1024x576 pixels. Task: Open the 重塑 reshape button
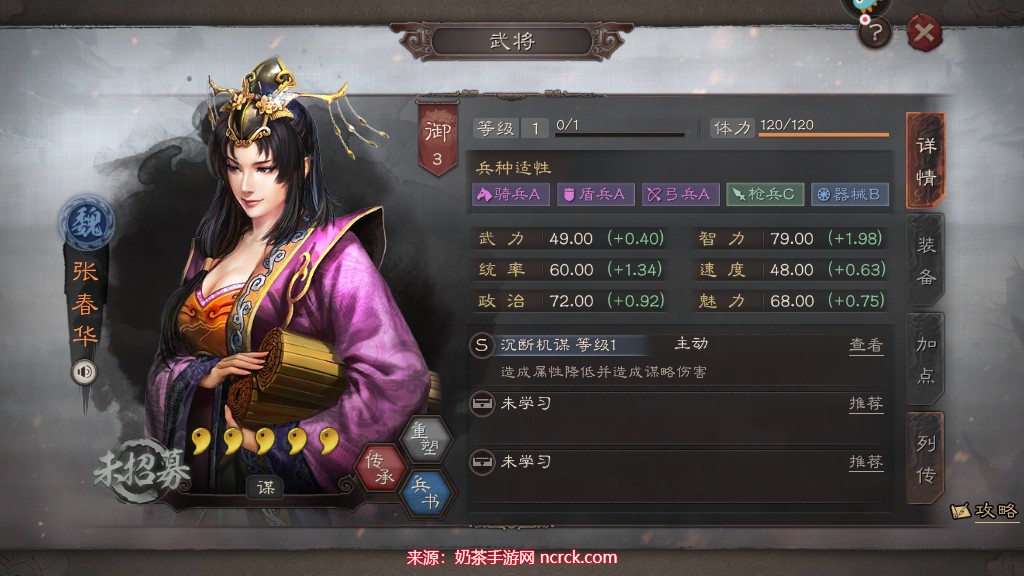pos(425,441)
